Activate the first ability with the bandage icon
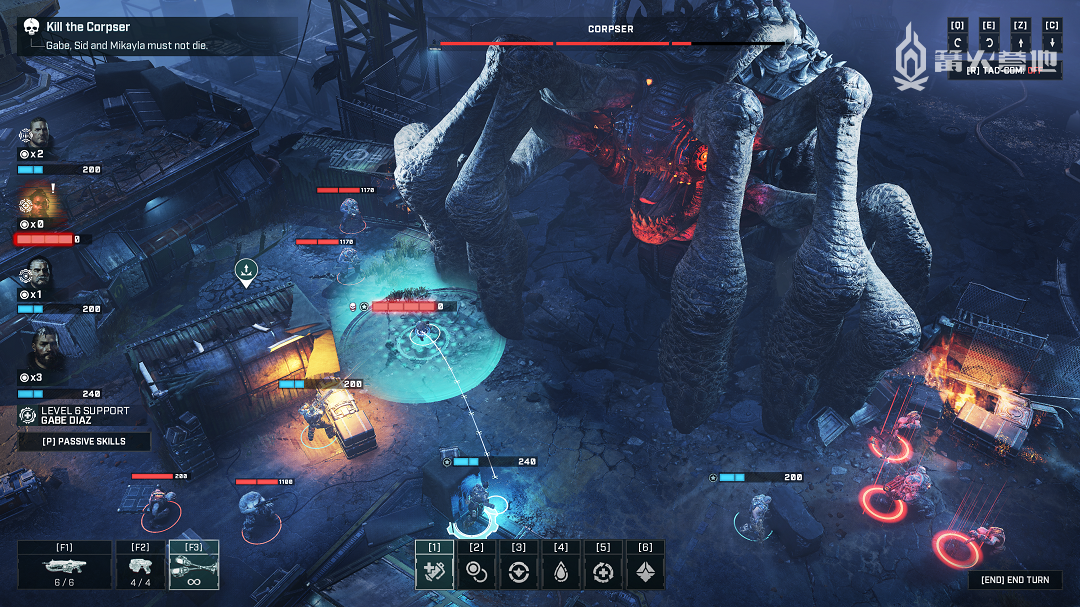1080x607 pixels. point(434,572)
